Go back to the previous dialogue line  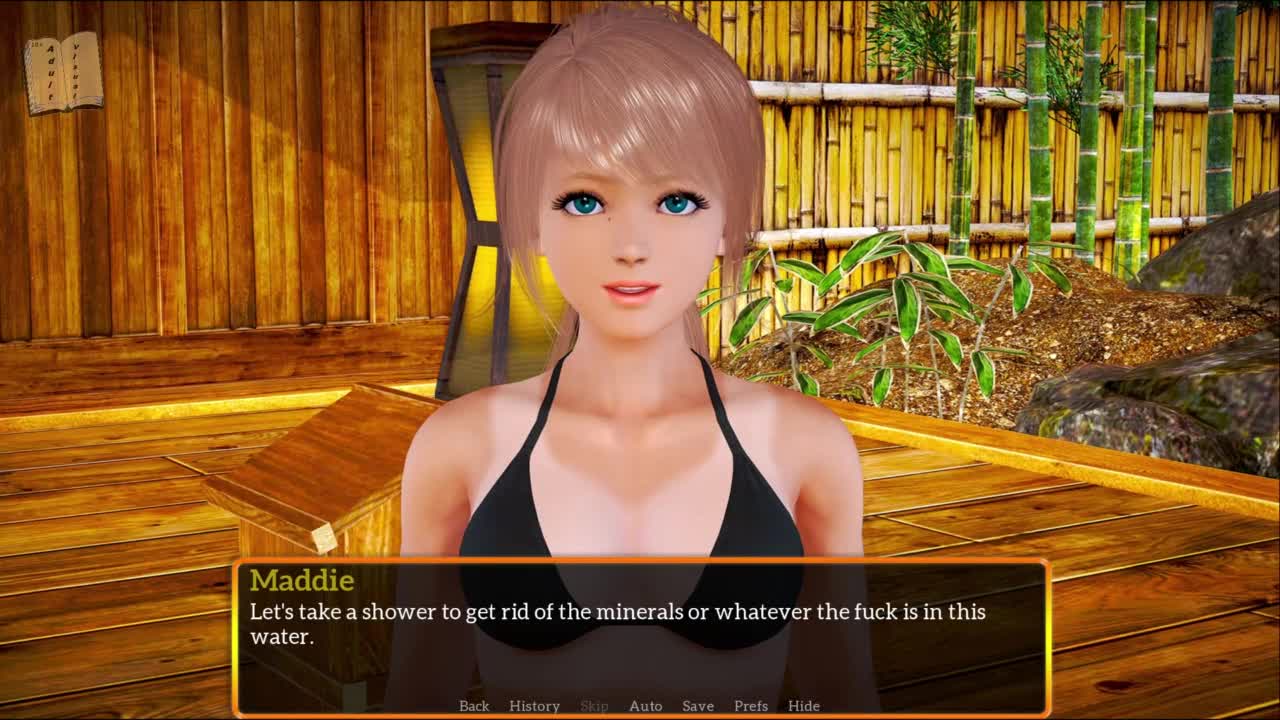tap(474, 706)
